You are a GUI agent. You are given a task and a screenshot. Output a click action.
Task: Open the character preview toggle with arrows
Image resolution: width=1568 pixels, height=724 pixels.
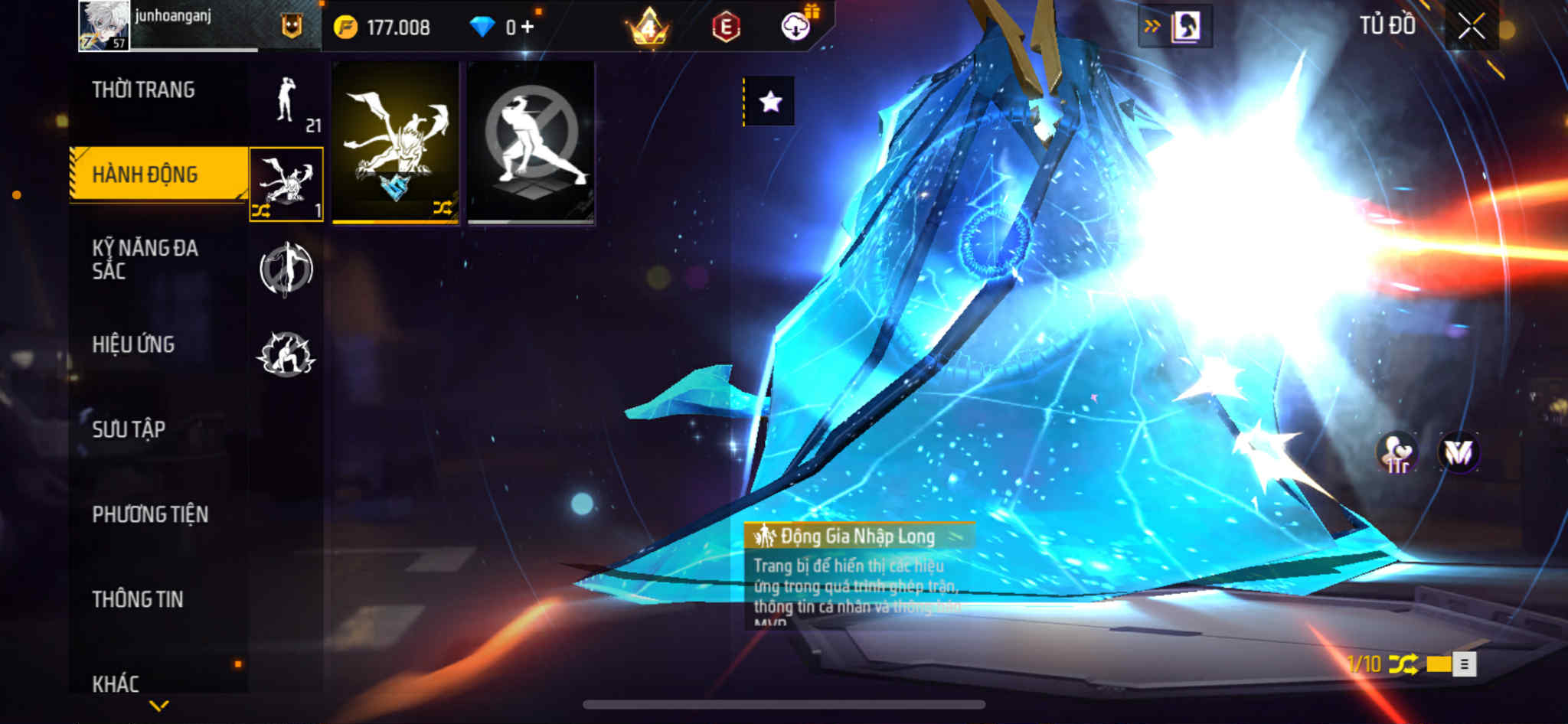pos(1175,27)
